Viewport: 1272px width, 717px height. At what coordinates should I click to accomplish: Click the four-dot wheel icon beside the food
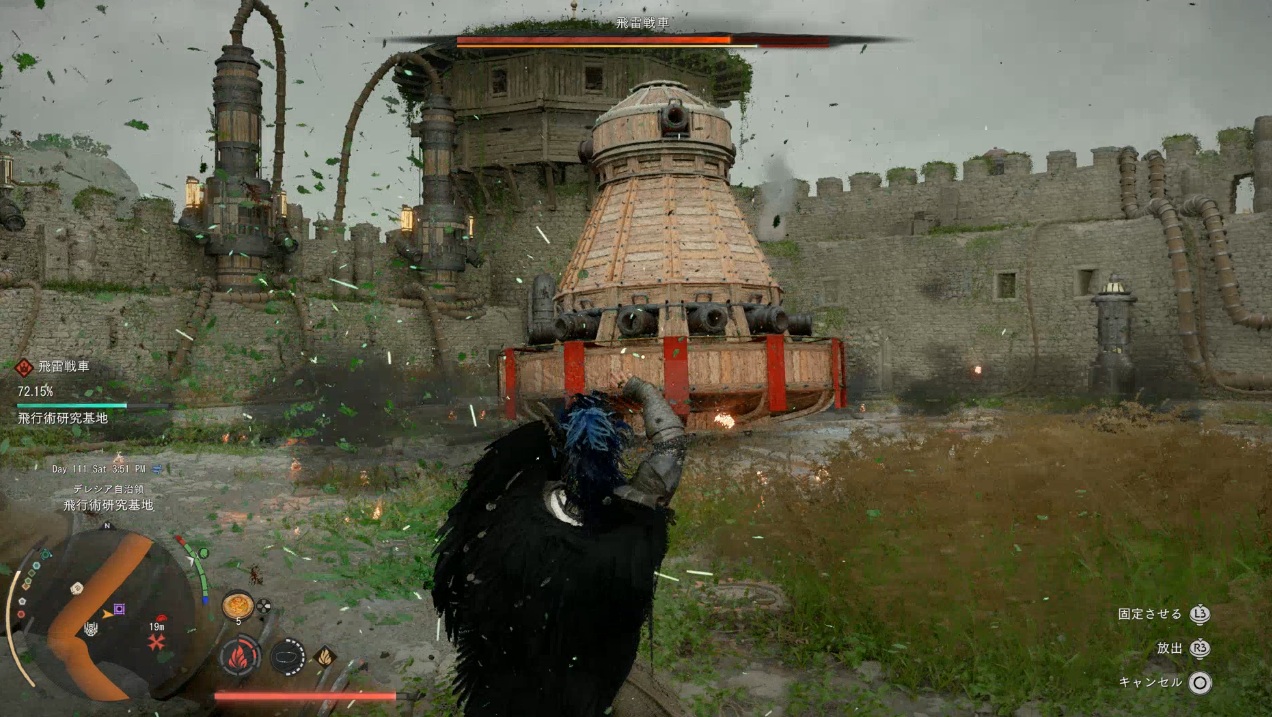(x=264, y=605)
